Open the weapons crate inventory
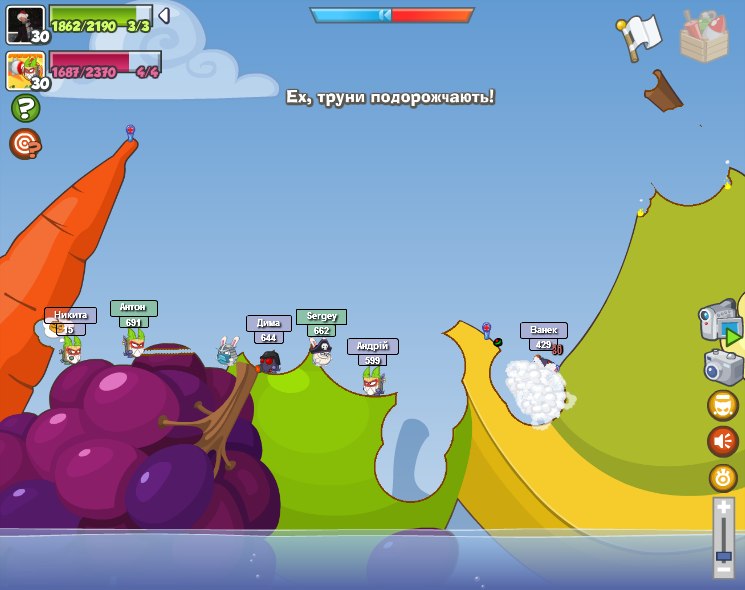745x590 pixels. (x=704, y=37)
